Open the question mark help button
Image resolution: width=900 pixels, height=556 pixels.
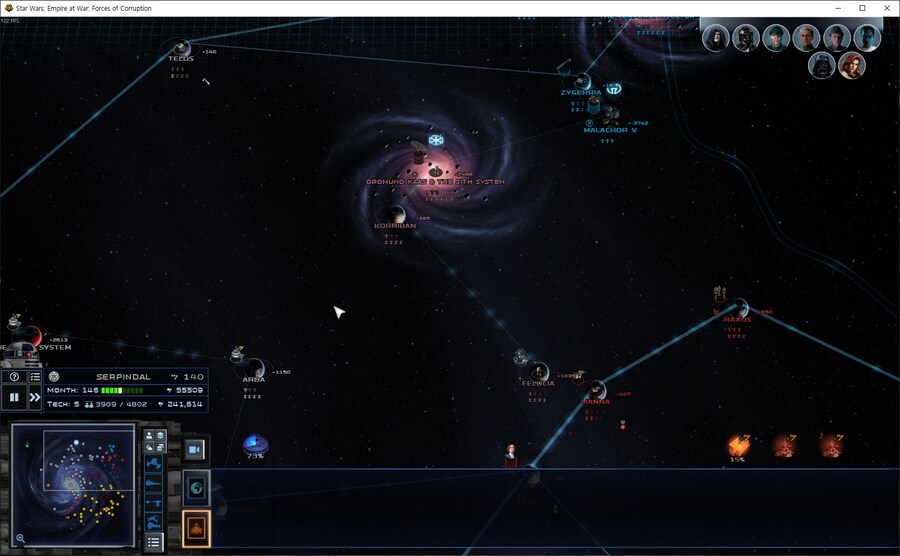pyautogui.click(x=14, y=377)
